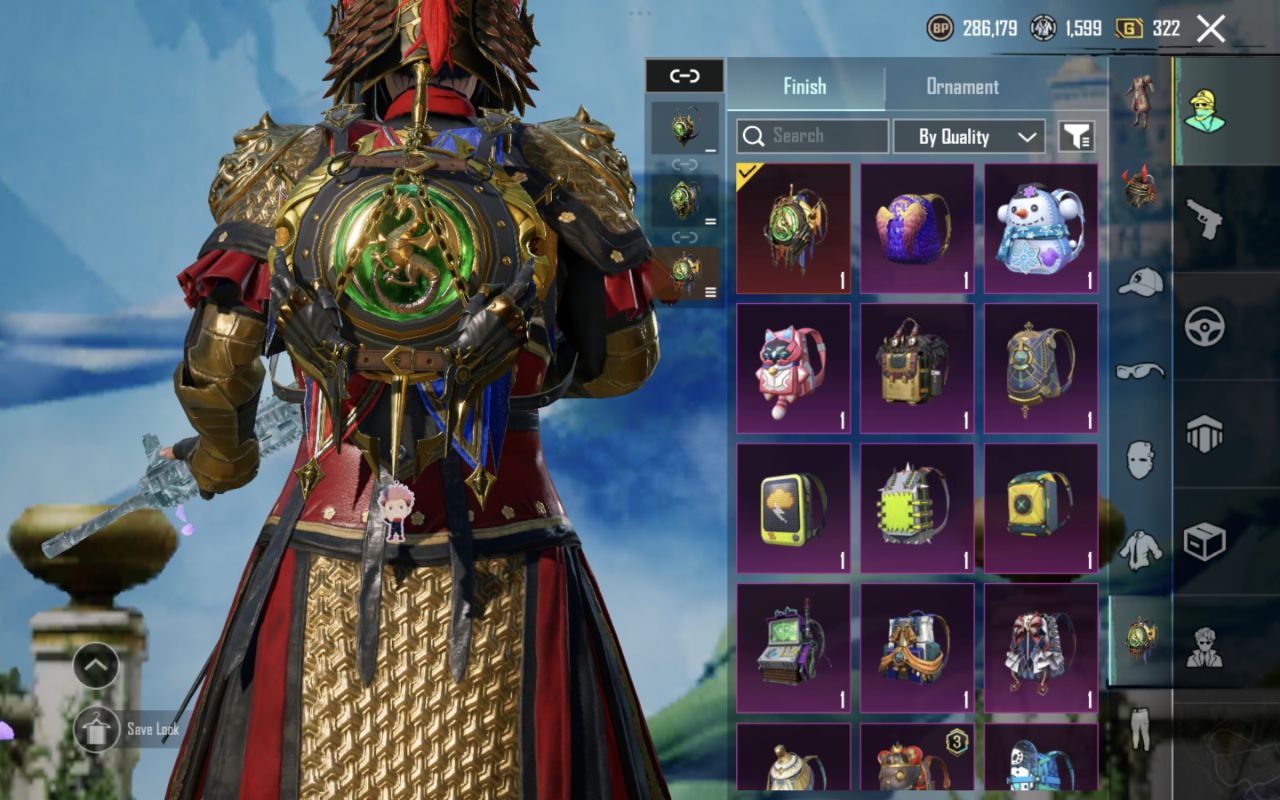
Task: Open the face mask slot
Action: click(1140, 459)
